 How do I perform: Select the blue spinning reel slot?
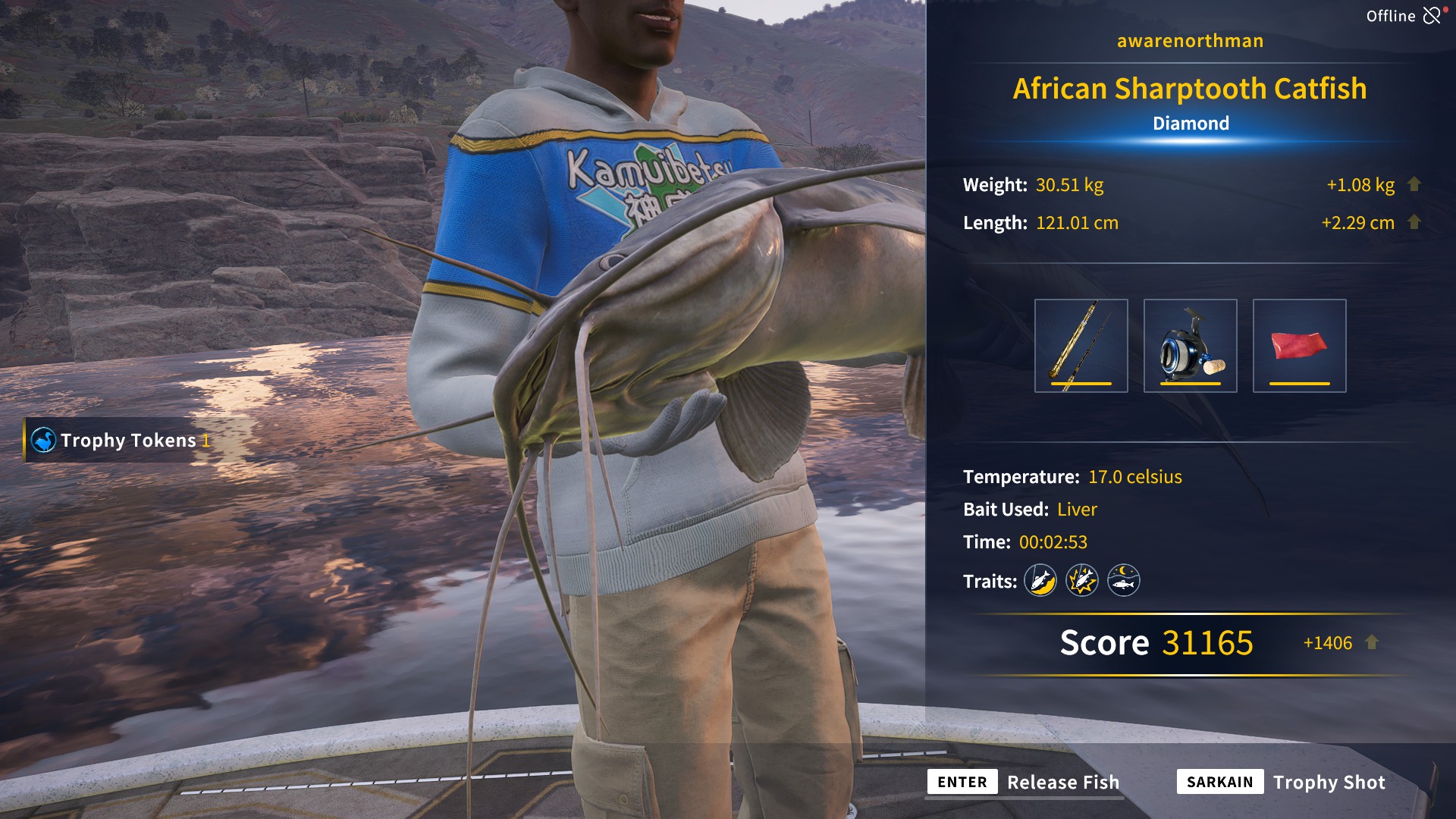point(1190,346)
